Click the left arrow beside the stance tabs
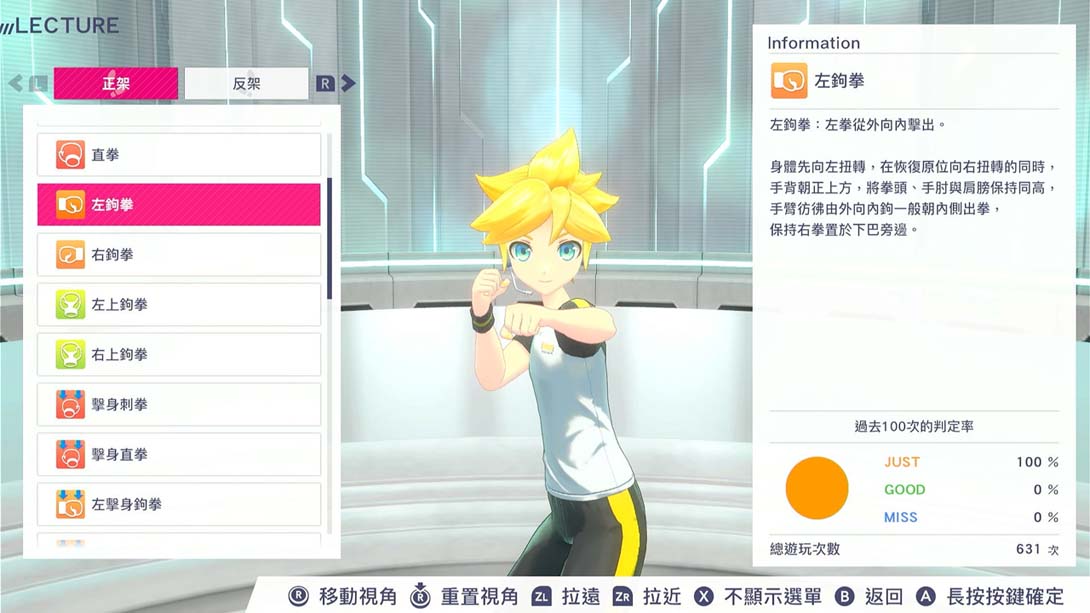Viewport: 1090px width, 613px height. coord(16,84)
